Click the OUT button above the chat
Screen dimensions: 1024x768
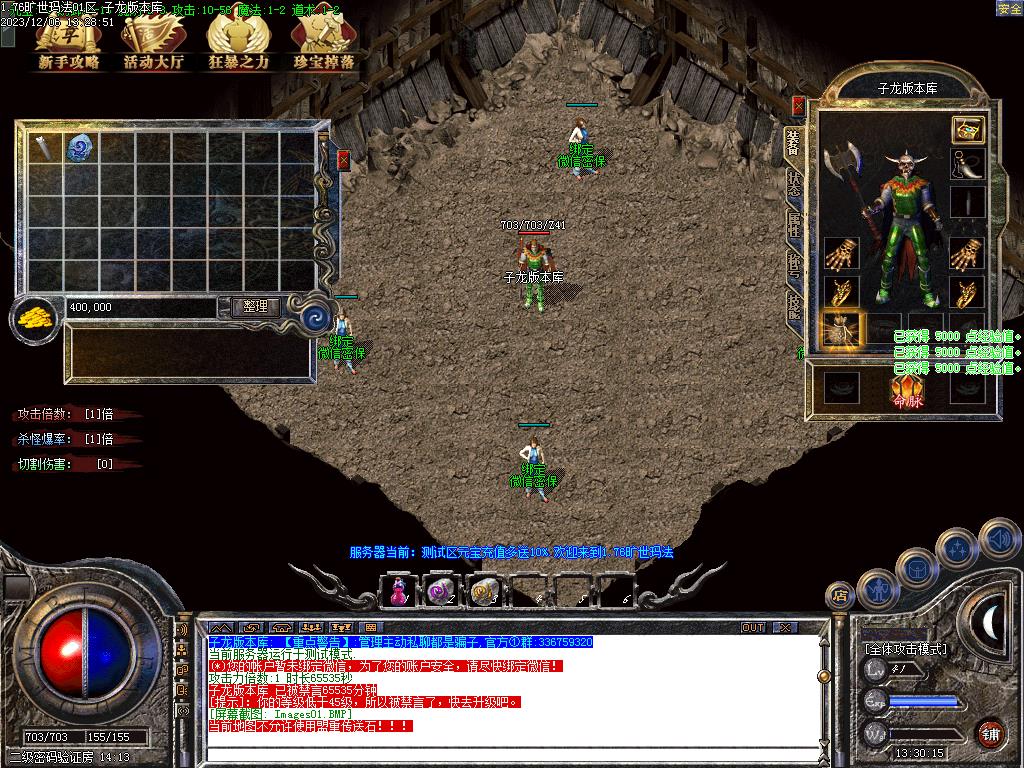click(x=753, y=627)
